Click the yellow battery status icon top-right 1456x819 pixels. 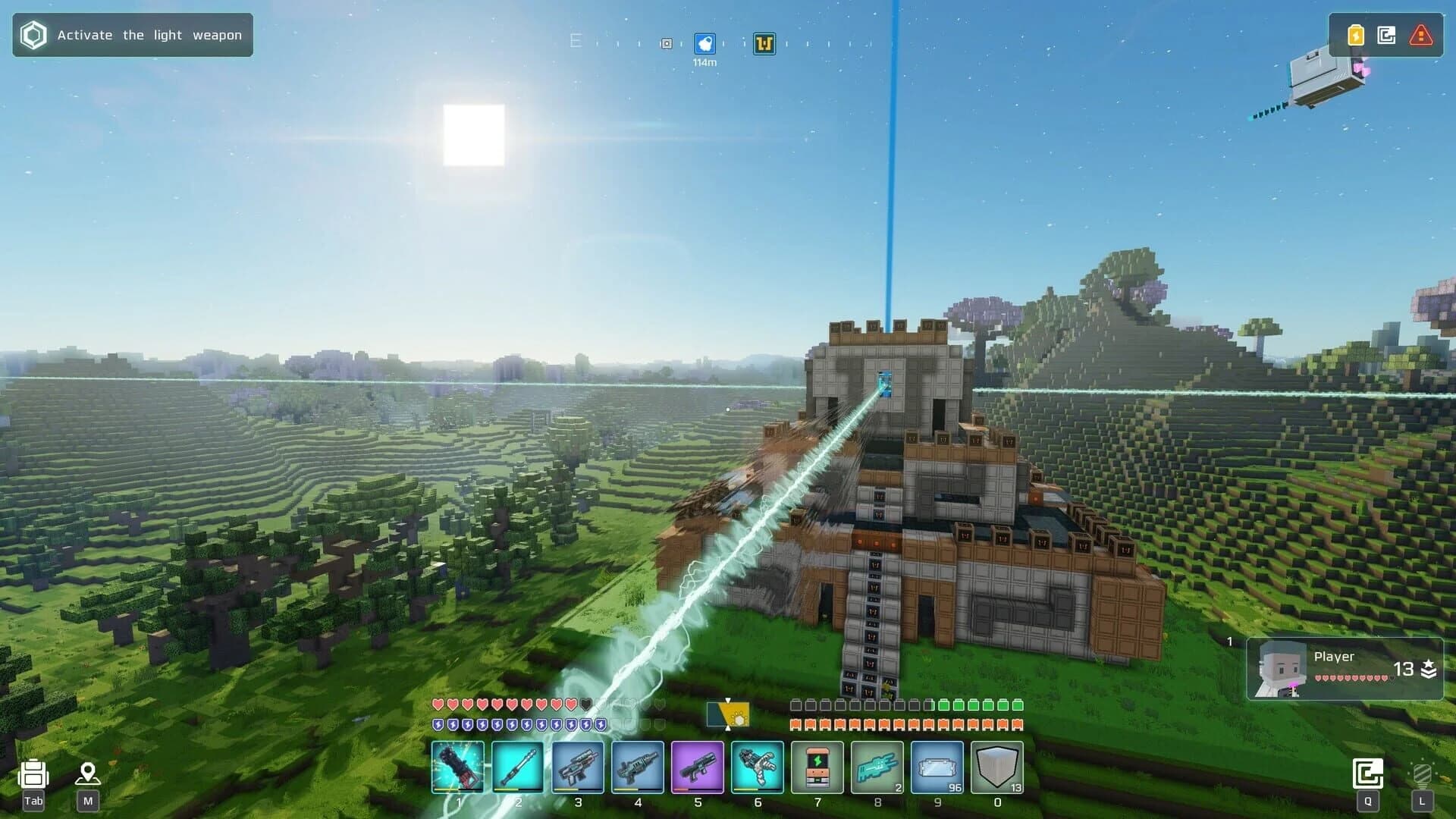tap(1355, 34)
